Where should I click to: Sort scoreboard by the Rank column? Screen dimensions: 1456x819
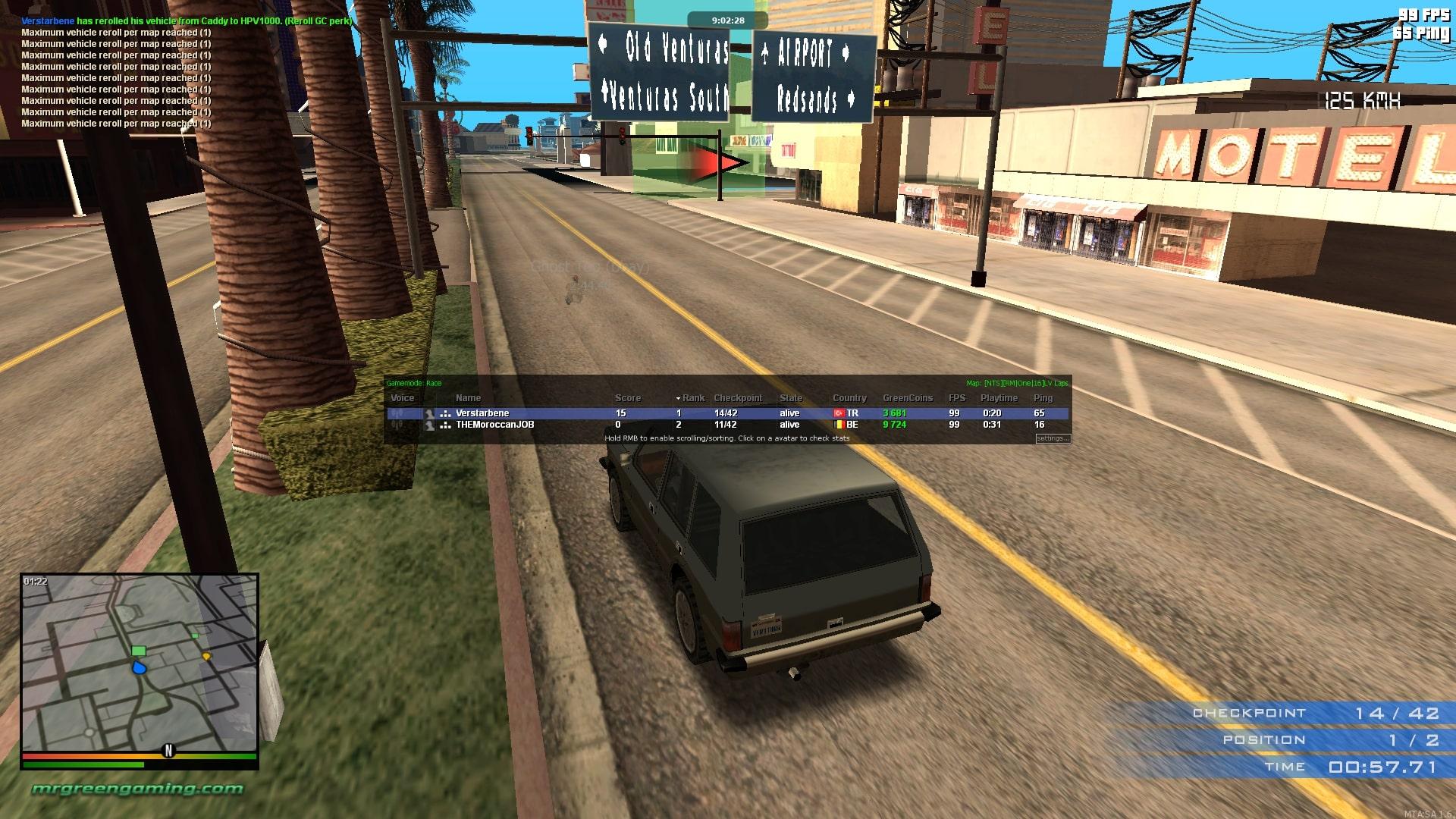pyautogui.click(x=693, y=398)
